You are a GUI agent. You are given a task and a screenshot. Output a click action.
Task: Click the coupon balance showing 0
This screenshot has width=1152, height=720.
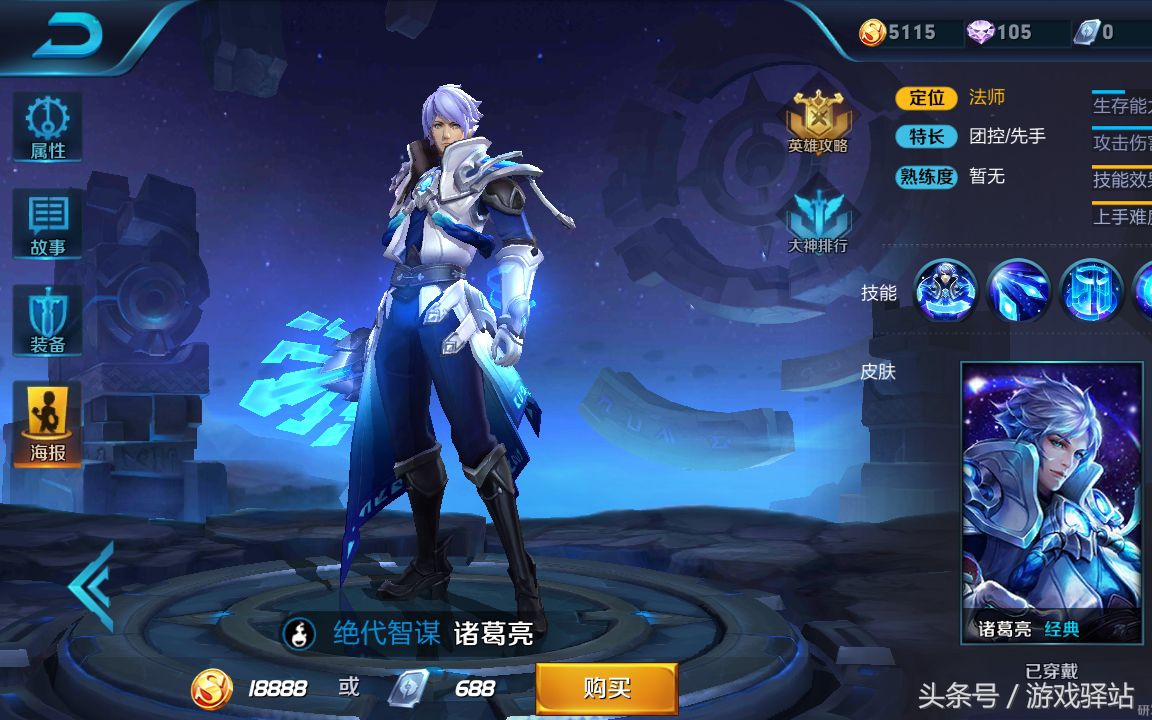1096,32
